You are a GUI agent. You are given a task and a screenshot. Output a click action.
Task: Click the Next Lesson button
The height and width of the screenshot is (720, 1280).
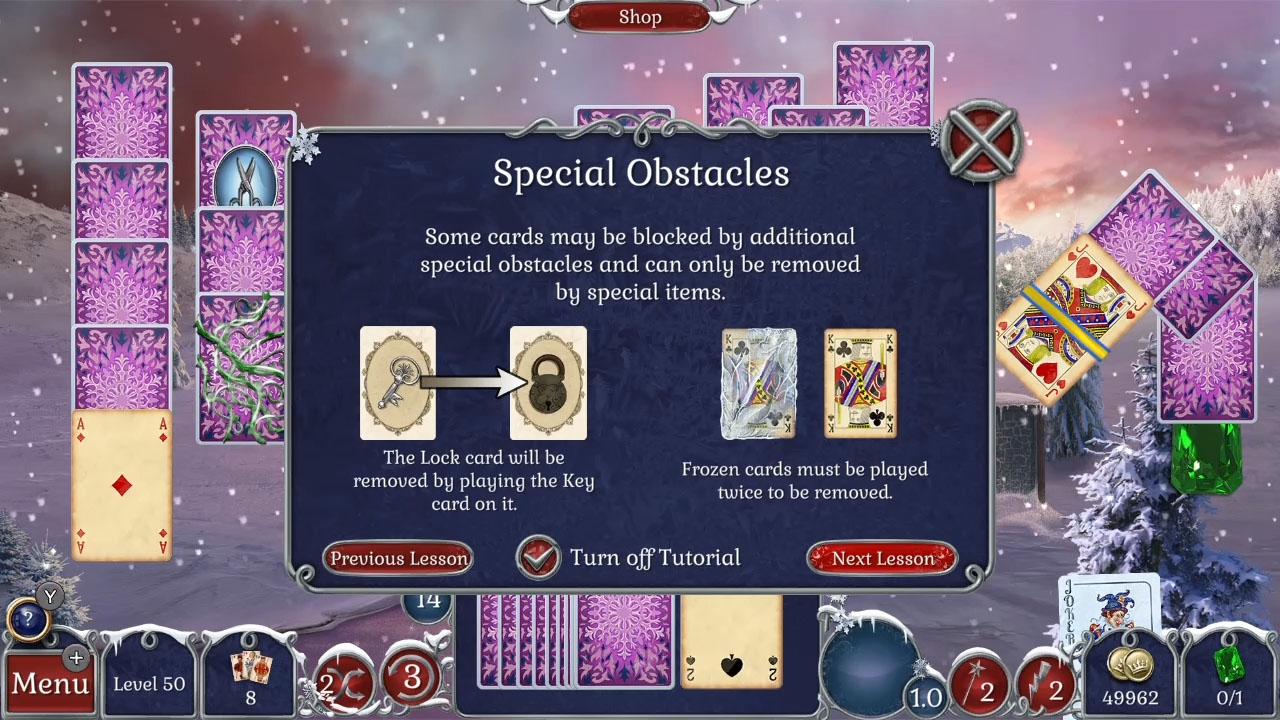coord(881,559)
